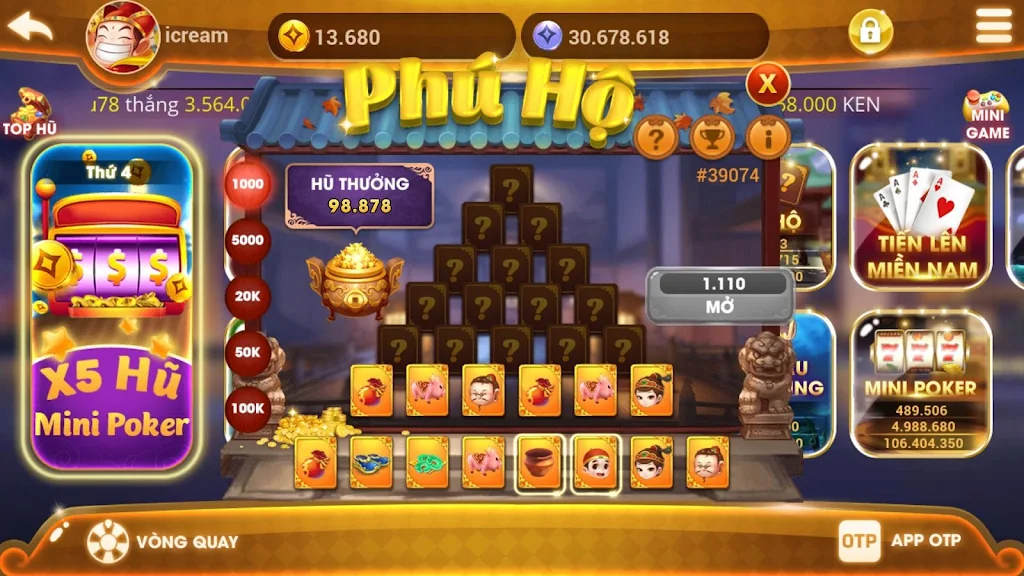Tap the X5 Hũ Mini Poker banner
Image resolution: width=1024 pixels, height=576 pixels.
[x=111, y=305]
